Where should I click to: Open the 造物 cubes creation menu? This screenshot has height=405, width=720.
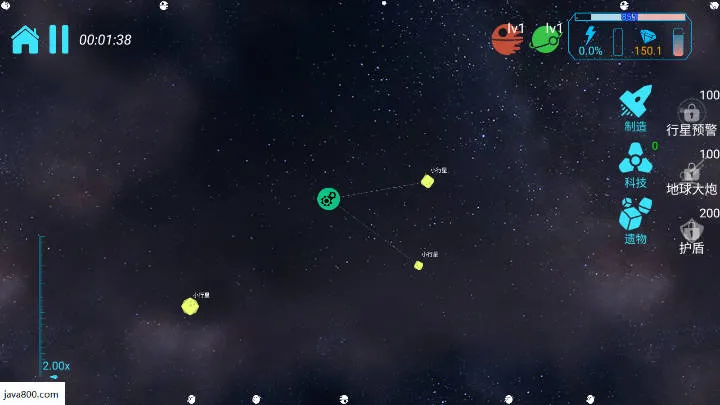coord(636,220)
